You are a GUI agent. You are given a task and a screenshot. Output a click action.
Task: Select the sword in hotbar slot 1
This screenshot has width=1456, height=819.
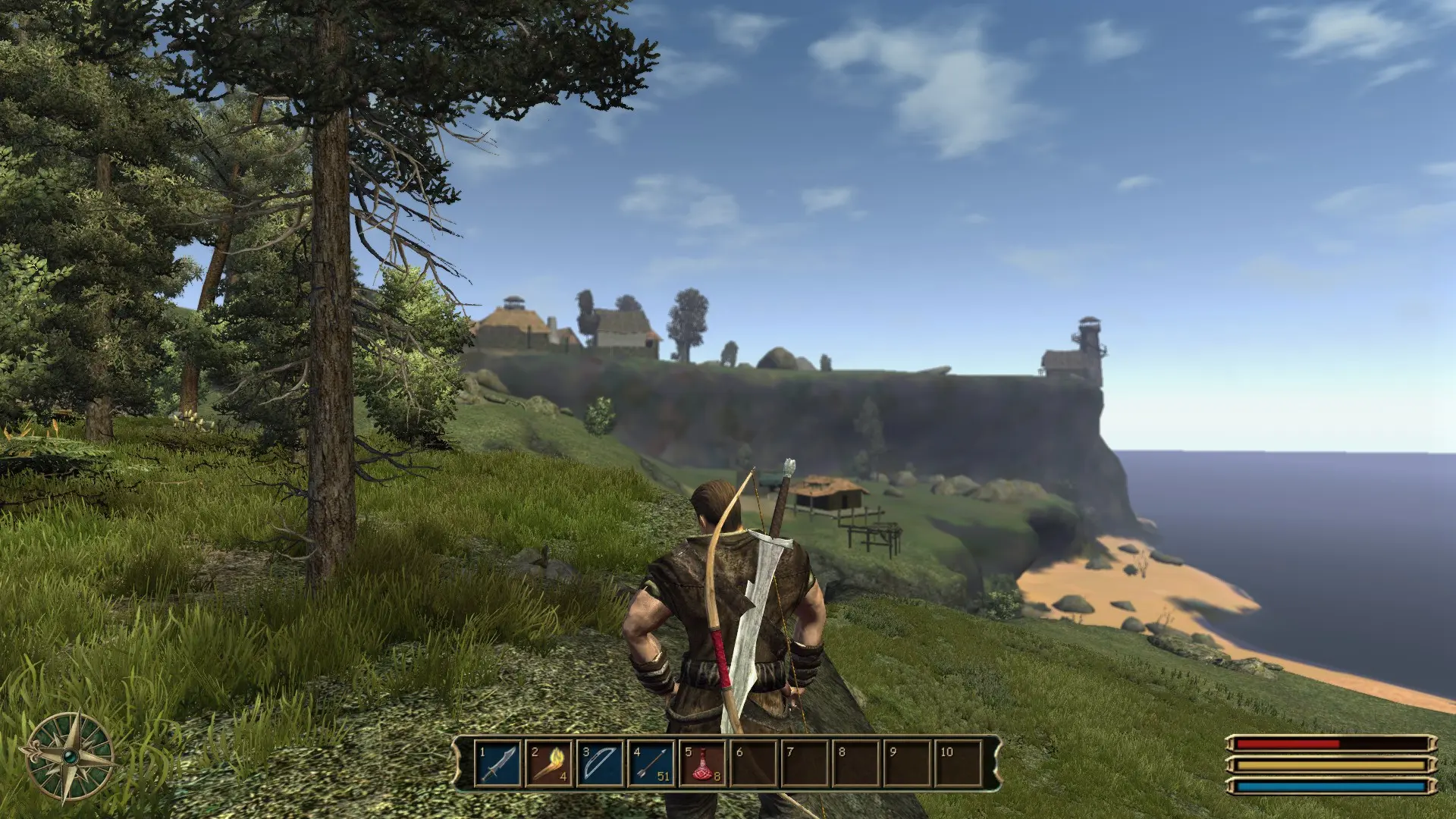[x=498, y=763]
